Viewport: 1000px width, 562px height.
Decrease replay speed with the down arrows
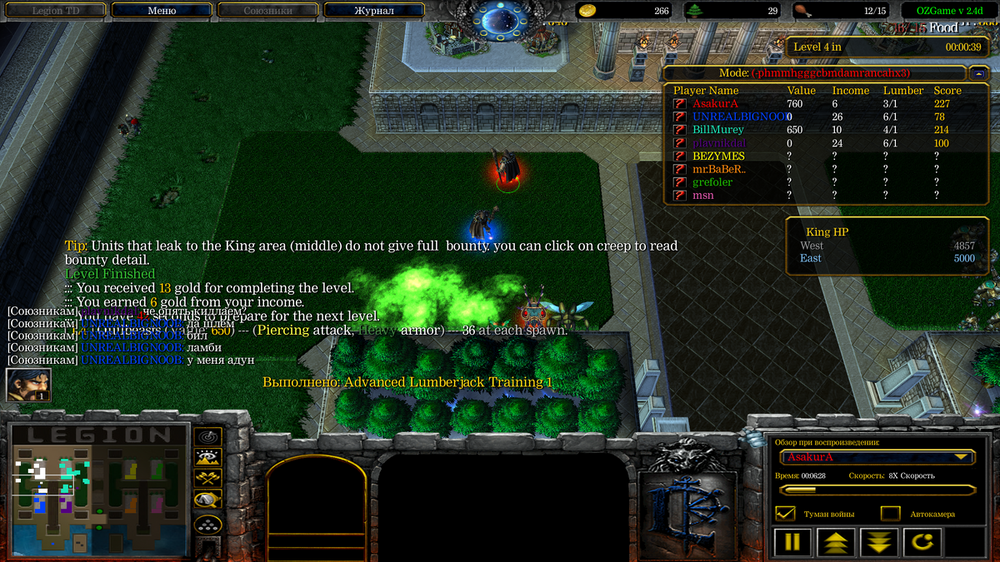(879, 543)
